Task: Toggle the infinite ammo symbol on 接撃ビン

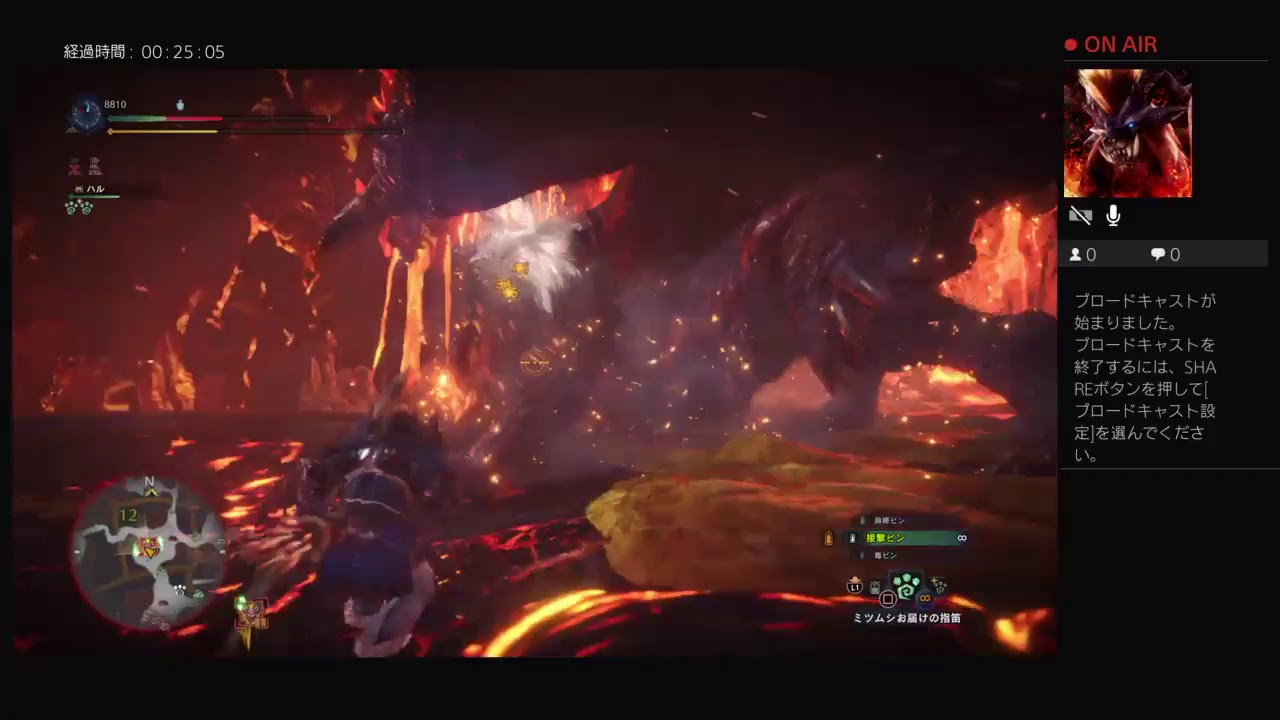Action: pos(961,538)
